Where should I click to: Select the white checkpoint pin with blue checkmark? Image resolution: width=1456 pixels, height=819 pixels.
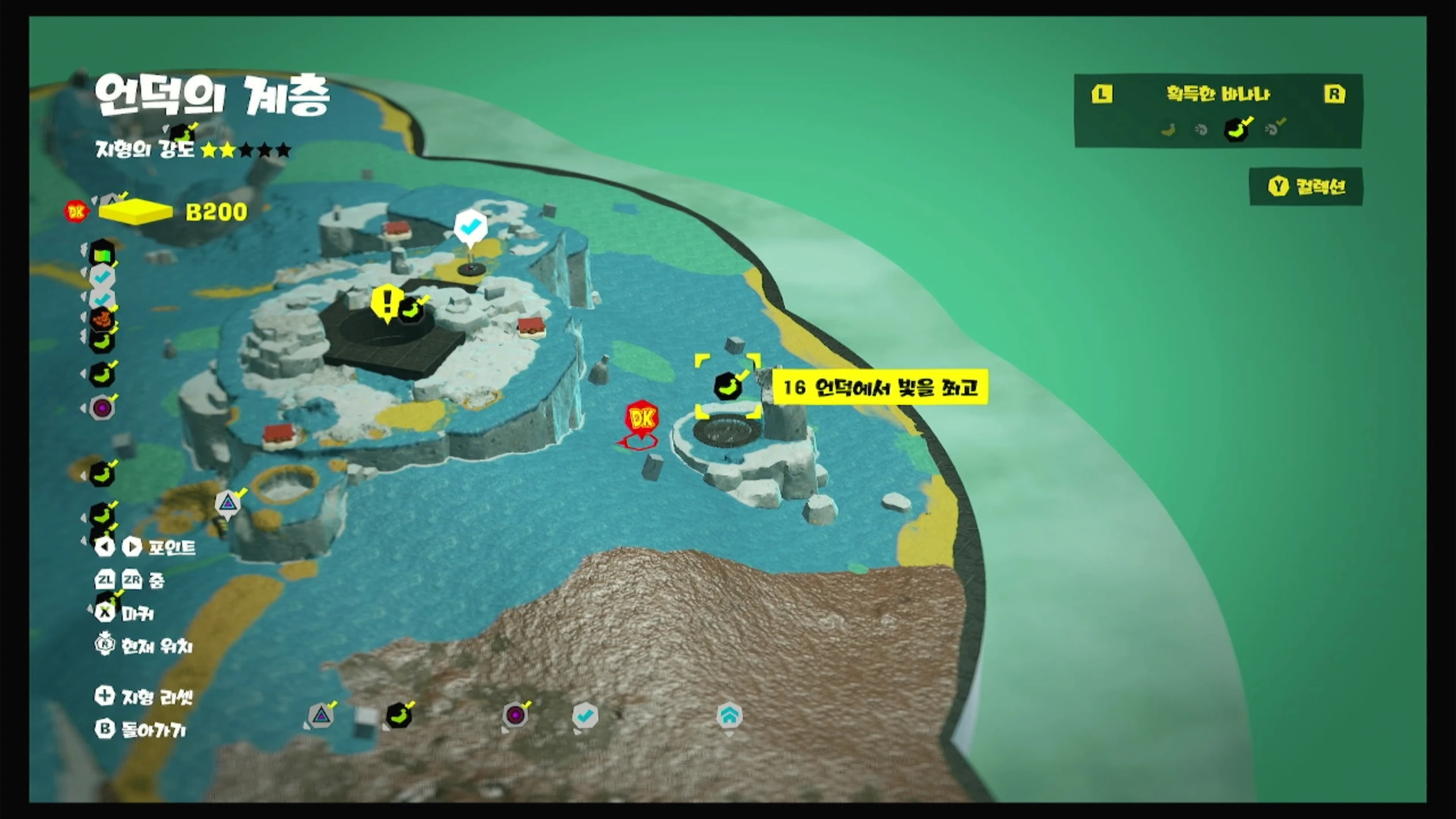(470, 227)
